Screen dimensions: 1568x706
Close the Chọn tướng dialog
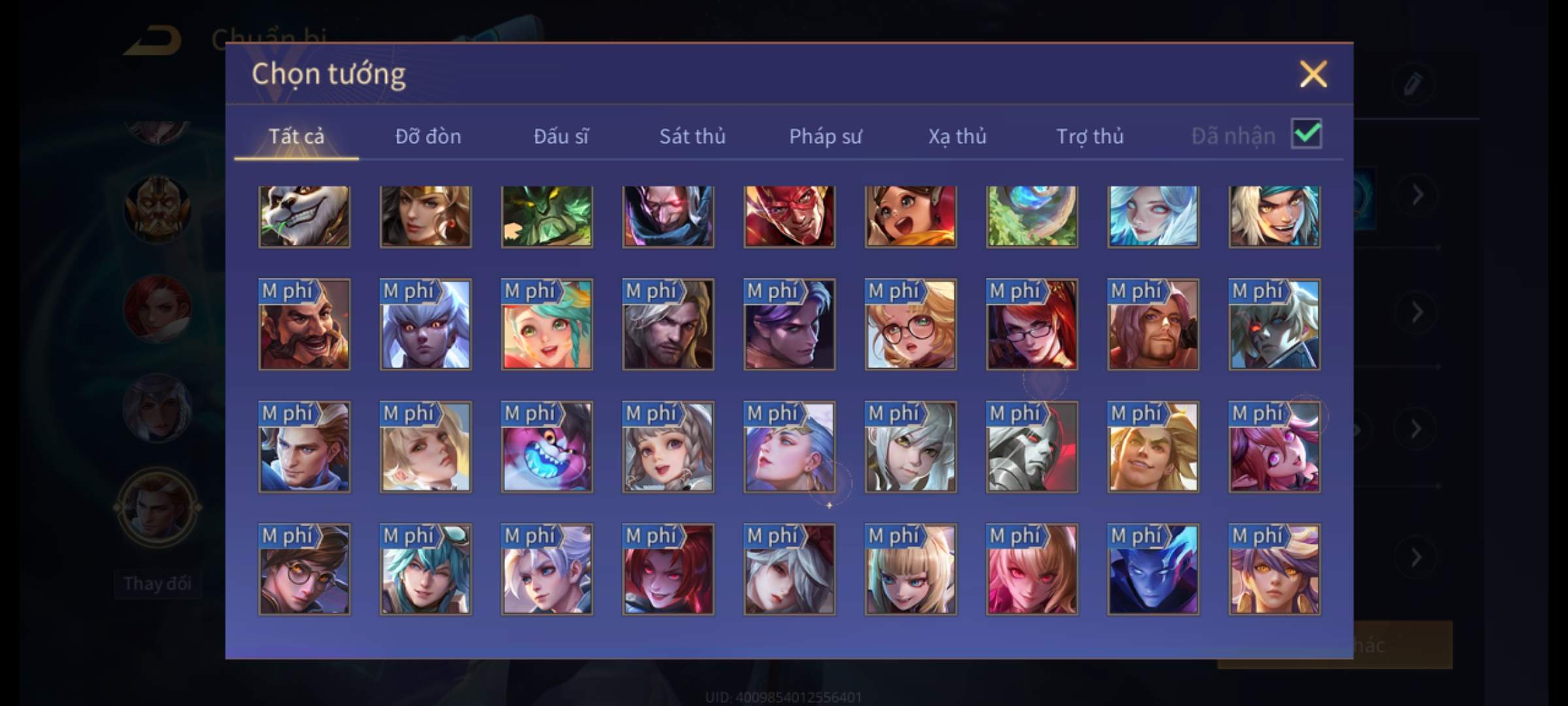(1313, 74)
